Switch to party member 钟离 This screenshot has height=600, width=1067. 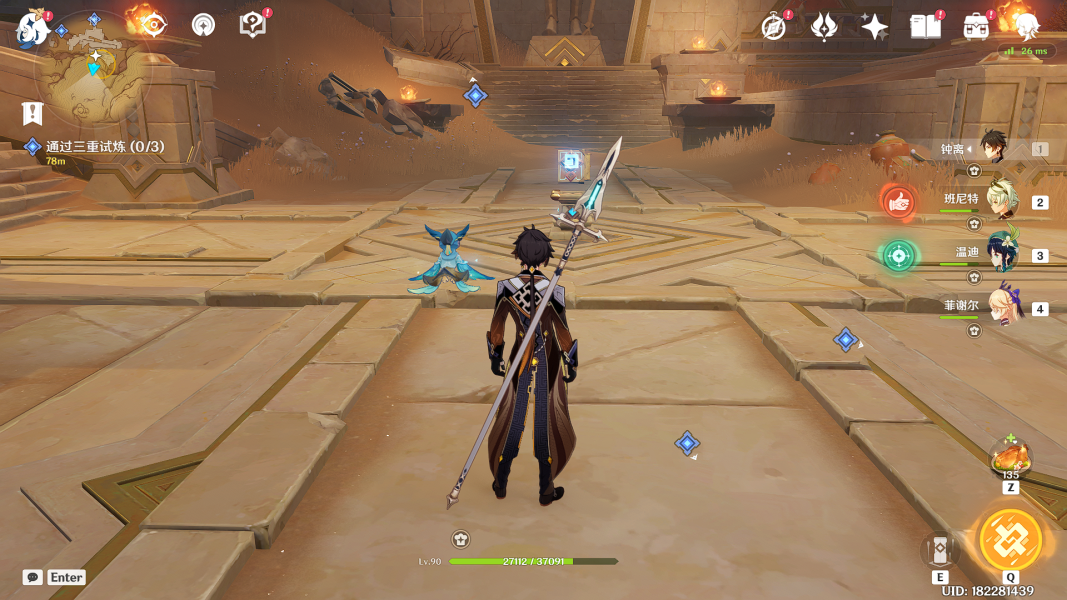[x=997, y=149]
